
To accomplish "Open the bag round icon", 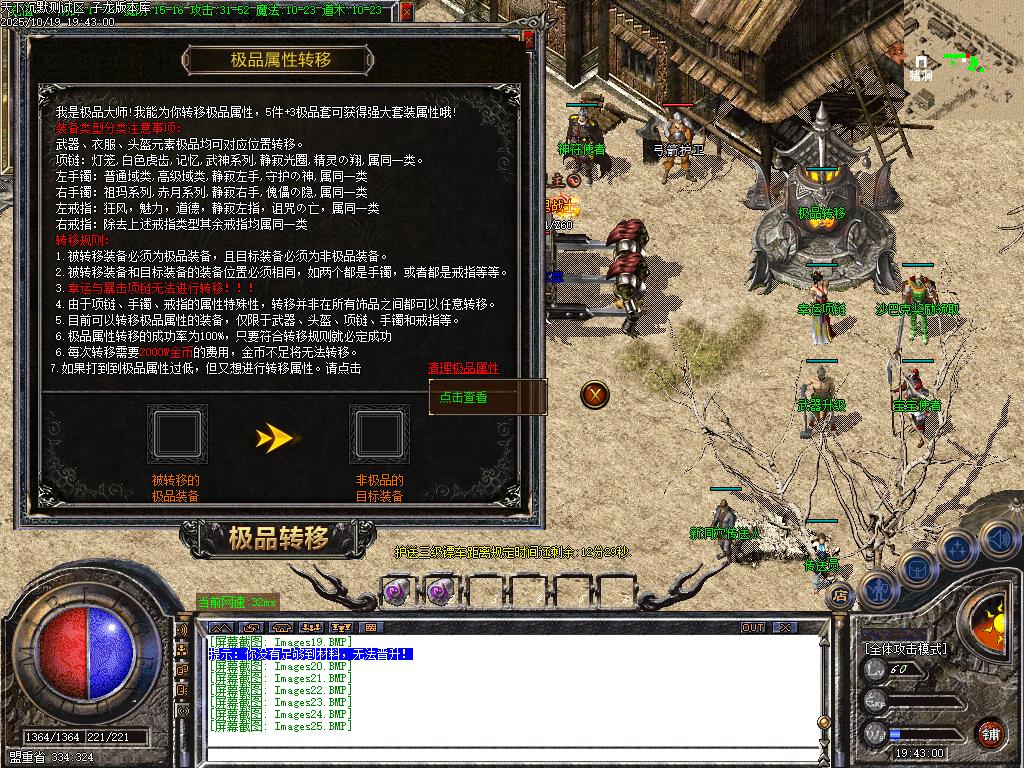I will (x=915, y=566).
